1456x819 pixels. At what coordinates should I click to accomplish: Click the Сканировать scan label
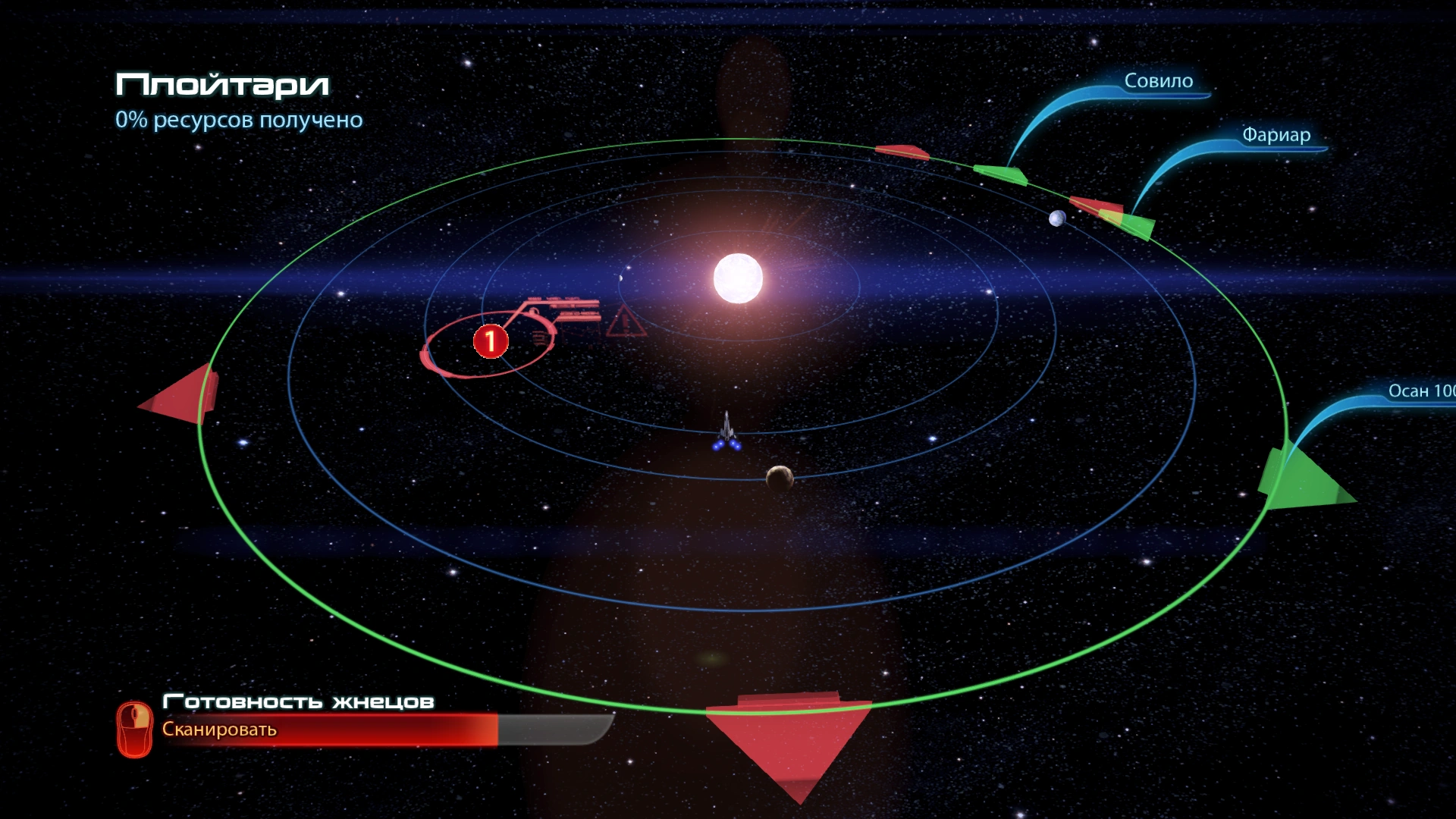point(219,730)
